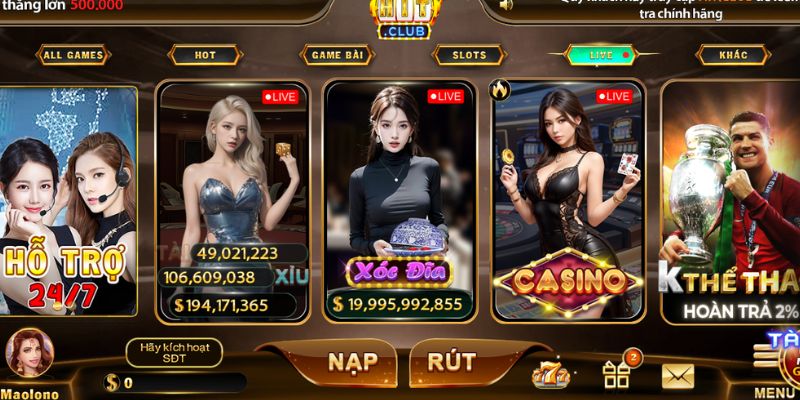Switch to the ALL GAMES tab
The height and width of the screenshot is (400, 800).
(x=75, y=55)
